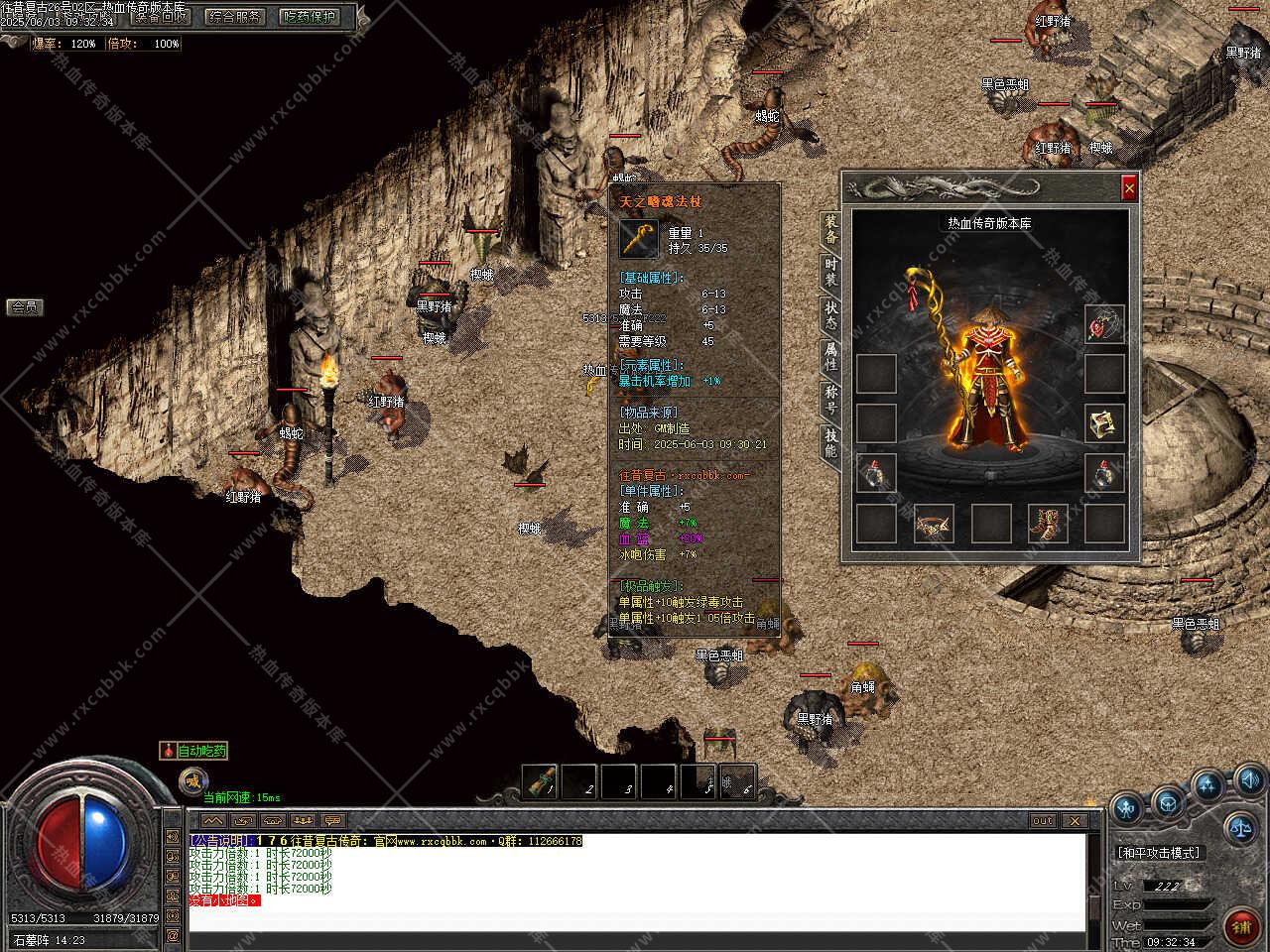
Task: Select the equipped golden cube charm slot
Action: [x=1103, y=423]
